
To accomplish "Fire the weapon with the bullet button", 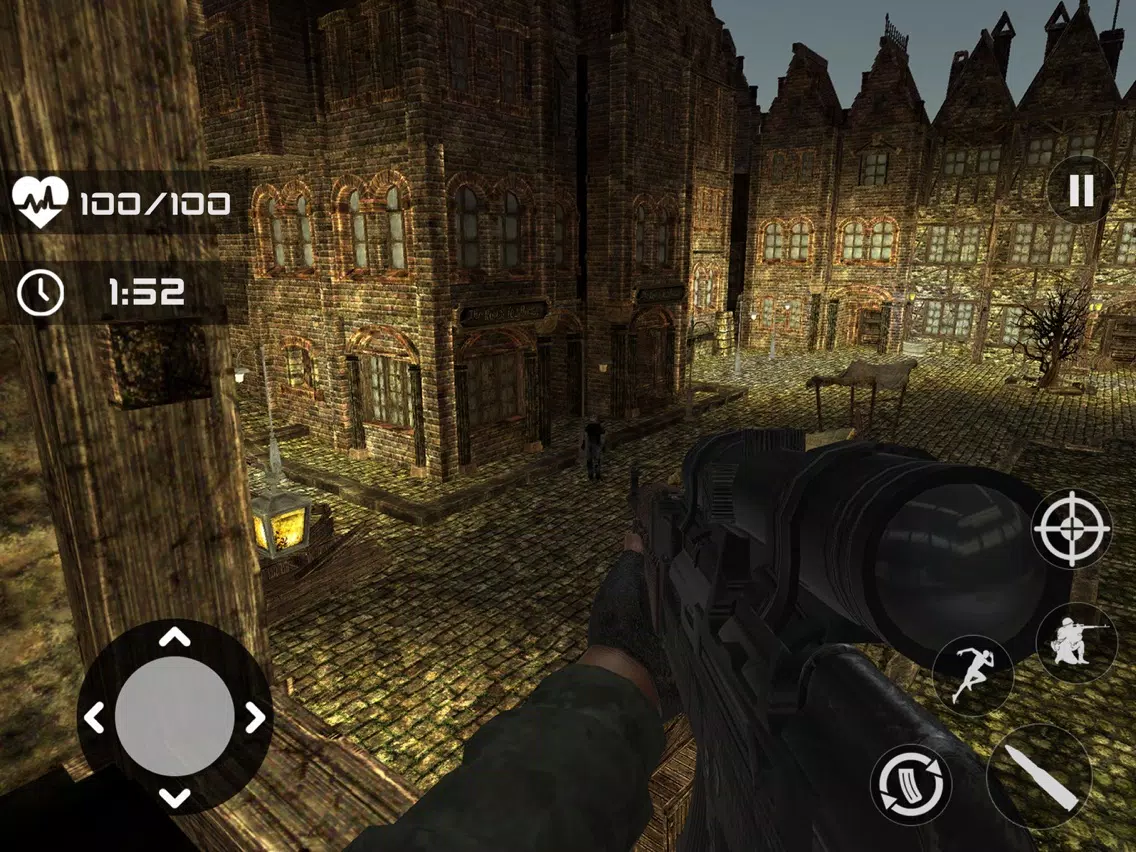I will 1038,775.
